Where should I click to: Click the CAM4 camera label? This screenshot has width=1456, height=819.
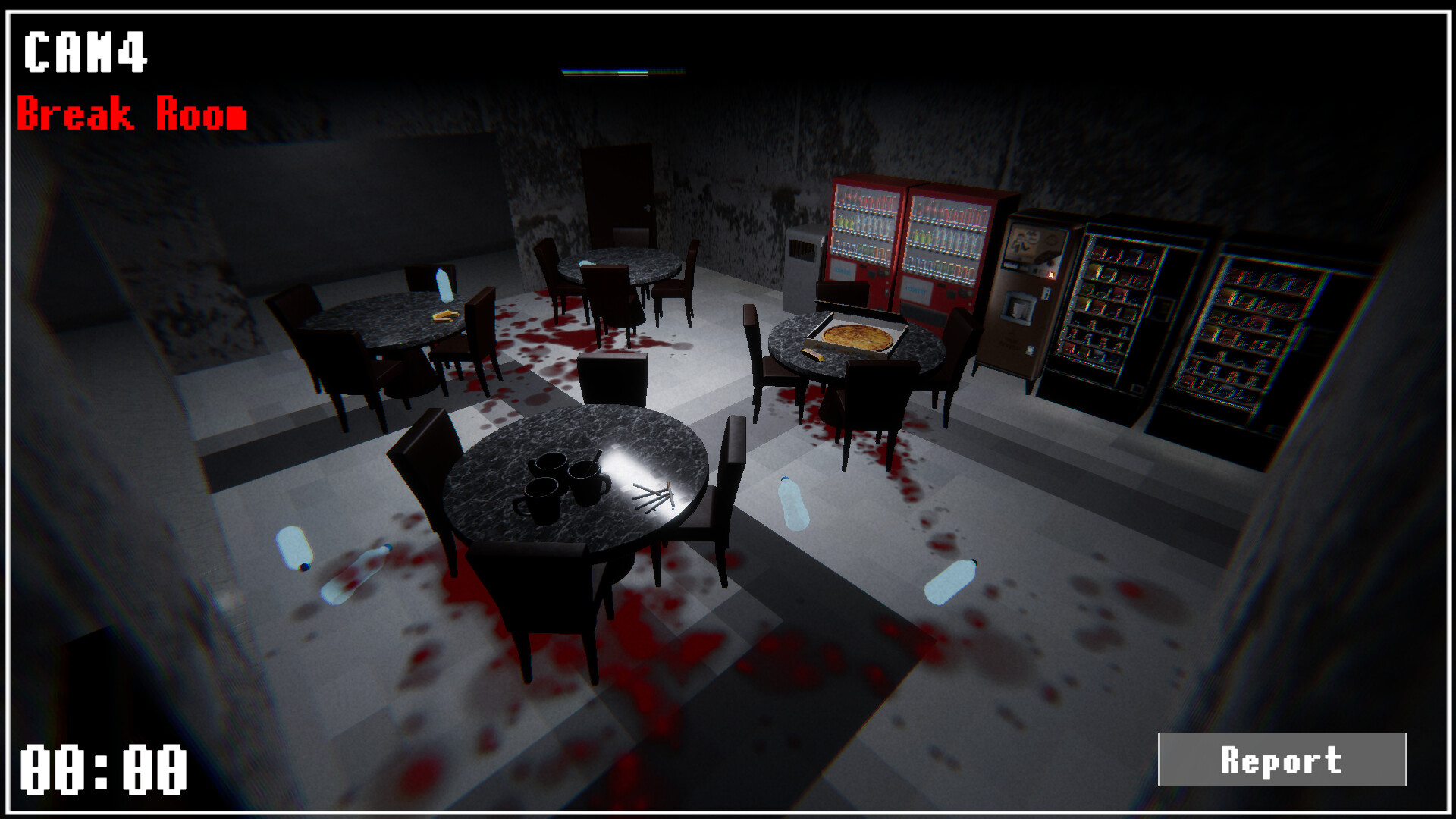tap(83, 53)
